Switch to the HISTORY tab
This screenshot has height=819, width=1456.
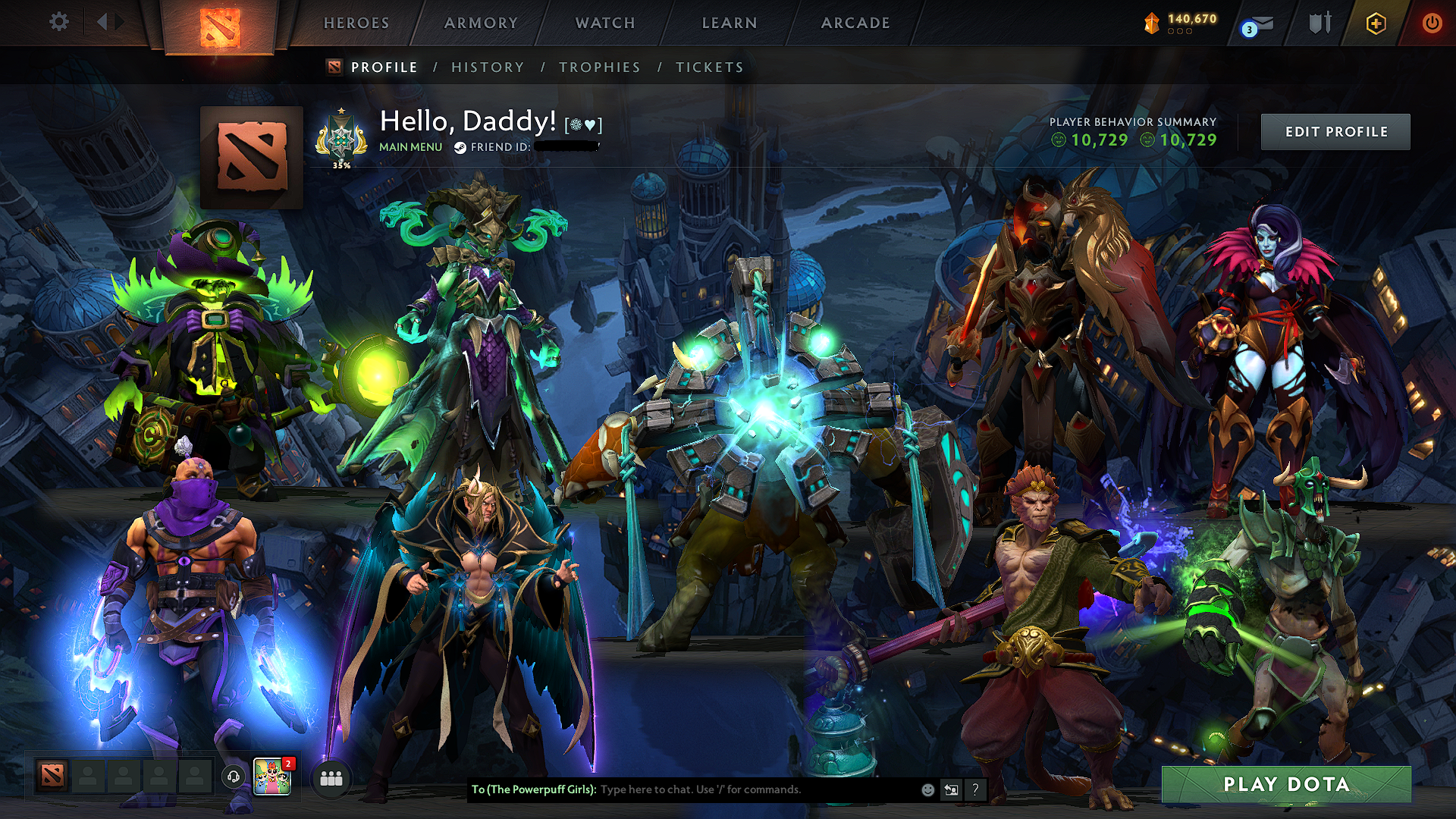pos(486,67)
